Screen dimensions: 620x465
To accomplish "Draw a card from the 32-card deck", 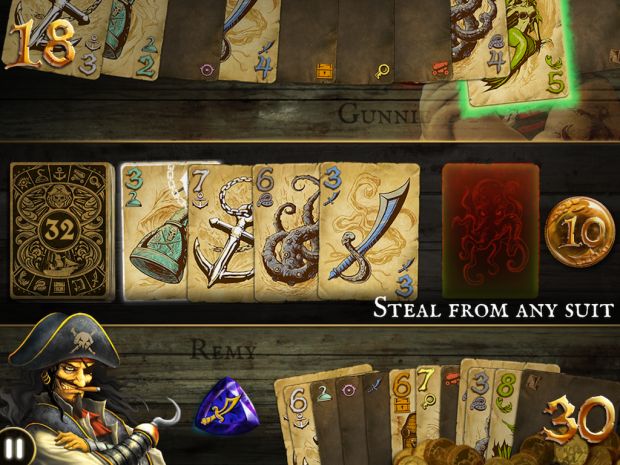I will pyautogui.click(x=61, y=232).
